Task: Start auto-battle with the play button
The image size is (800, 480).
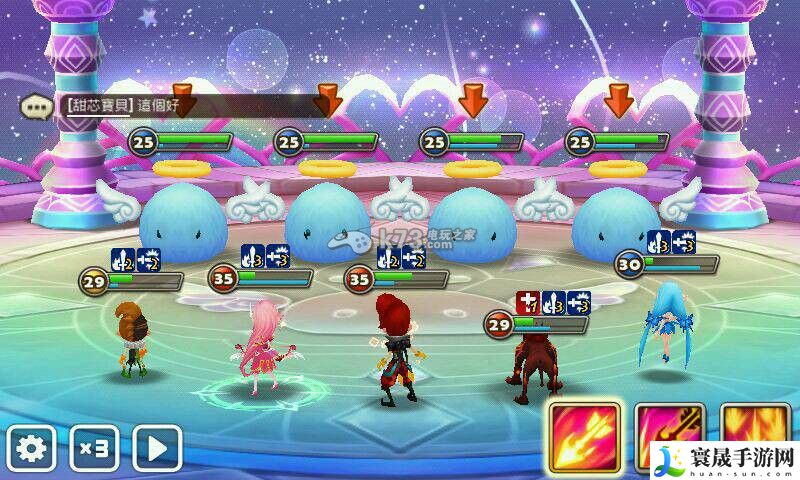Action: point(158,449)
